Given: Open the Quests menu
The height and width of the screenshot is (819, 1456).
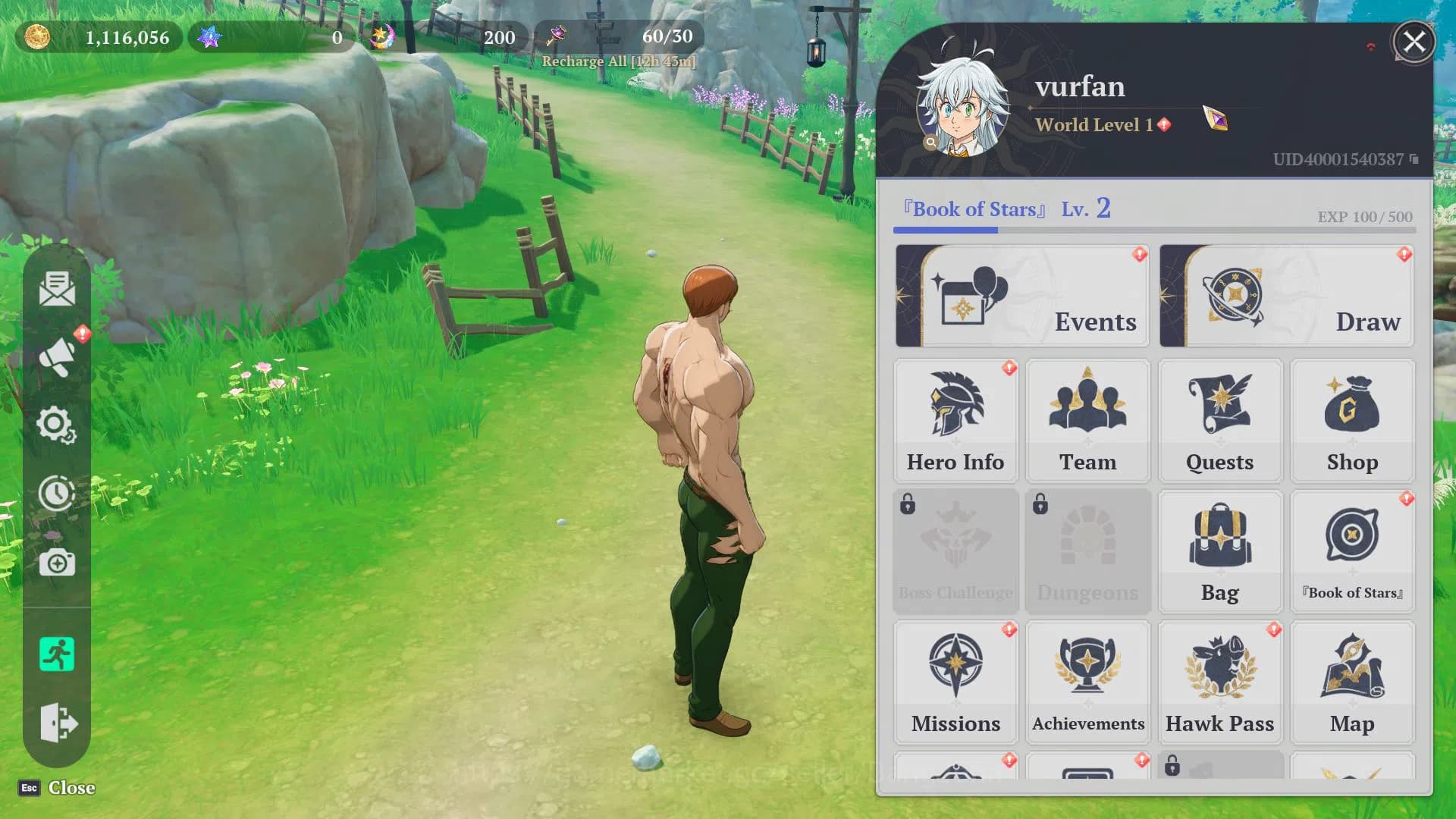Looking at the screenshot, I should coord(1219,421).
